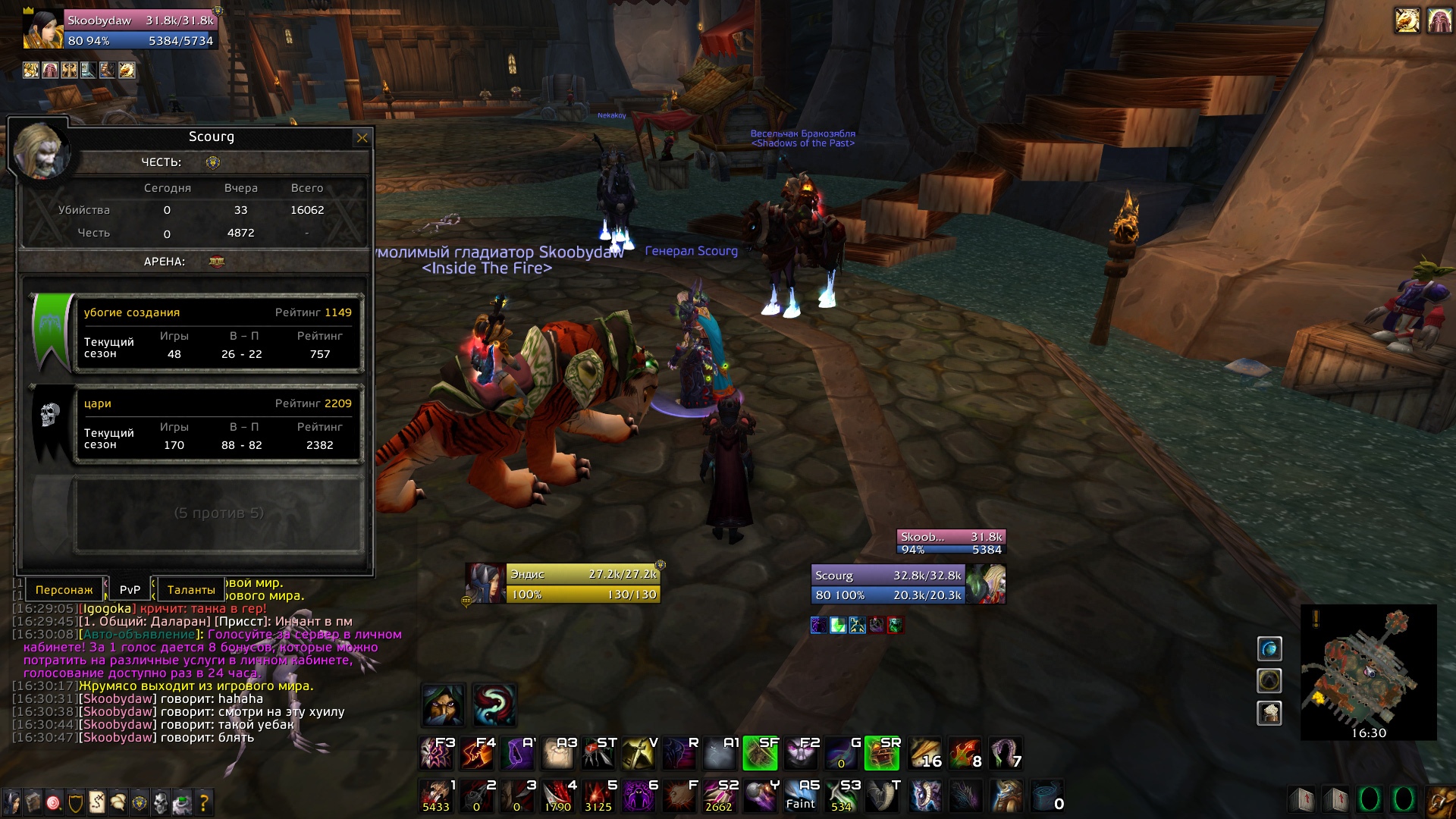Screen dimensions: 1456x819
Task: Switch to the Персонаж tab
Action: point(64,589)
